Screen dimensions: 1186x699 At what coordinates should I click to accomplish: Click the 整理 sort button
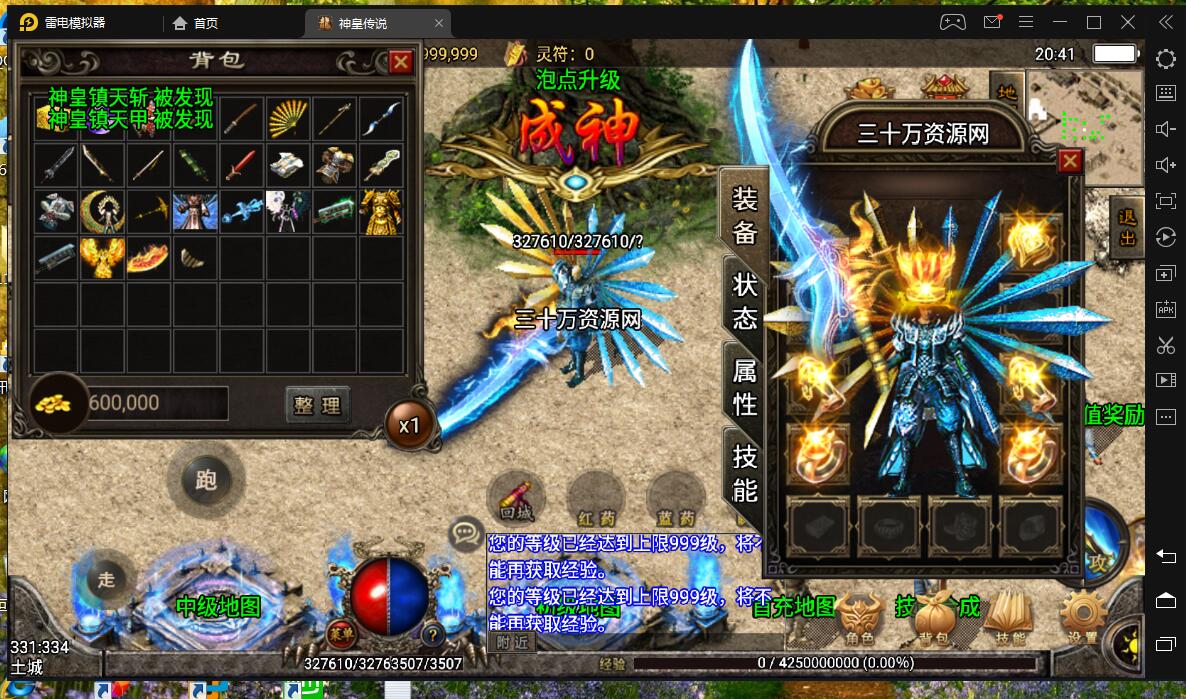tap(317, 404)
